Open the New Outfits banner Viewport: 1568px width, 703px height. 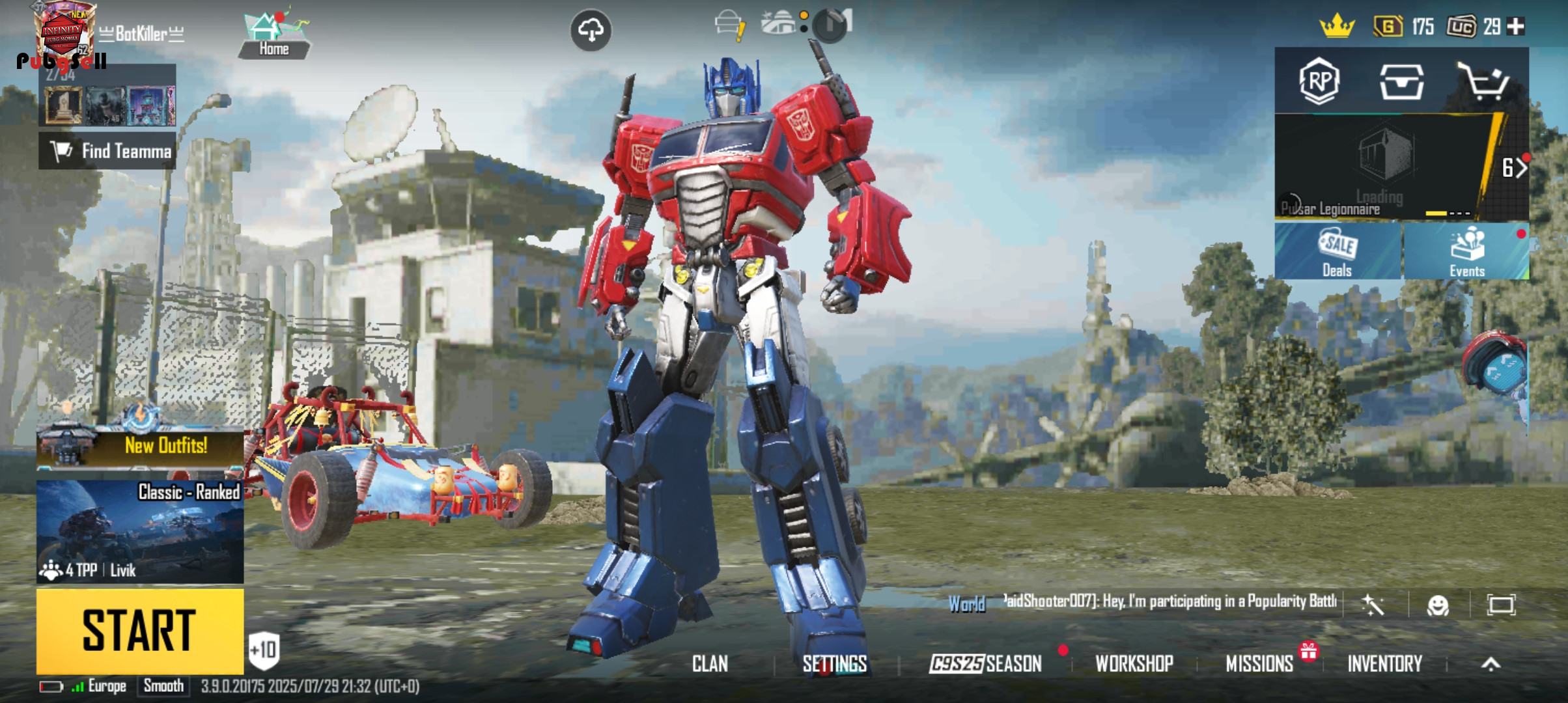(140, 446)
